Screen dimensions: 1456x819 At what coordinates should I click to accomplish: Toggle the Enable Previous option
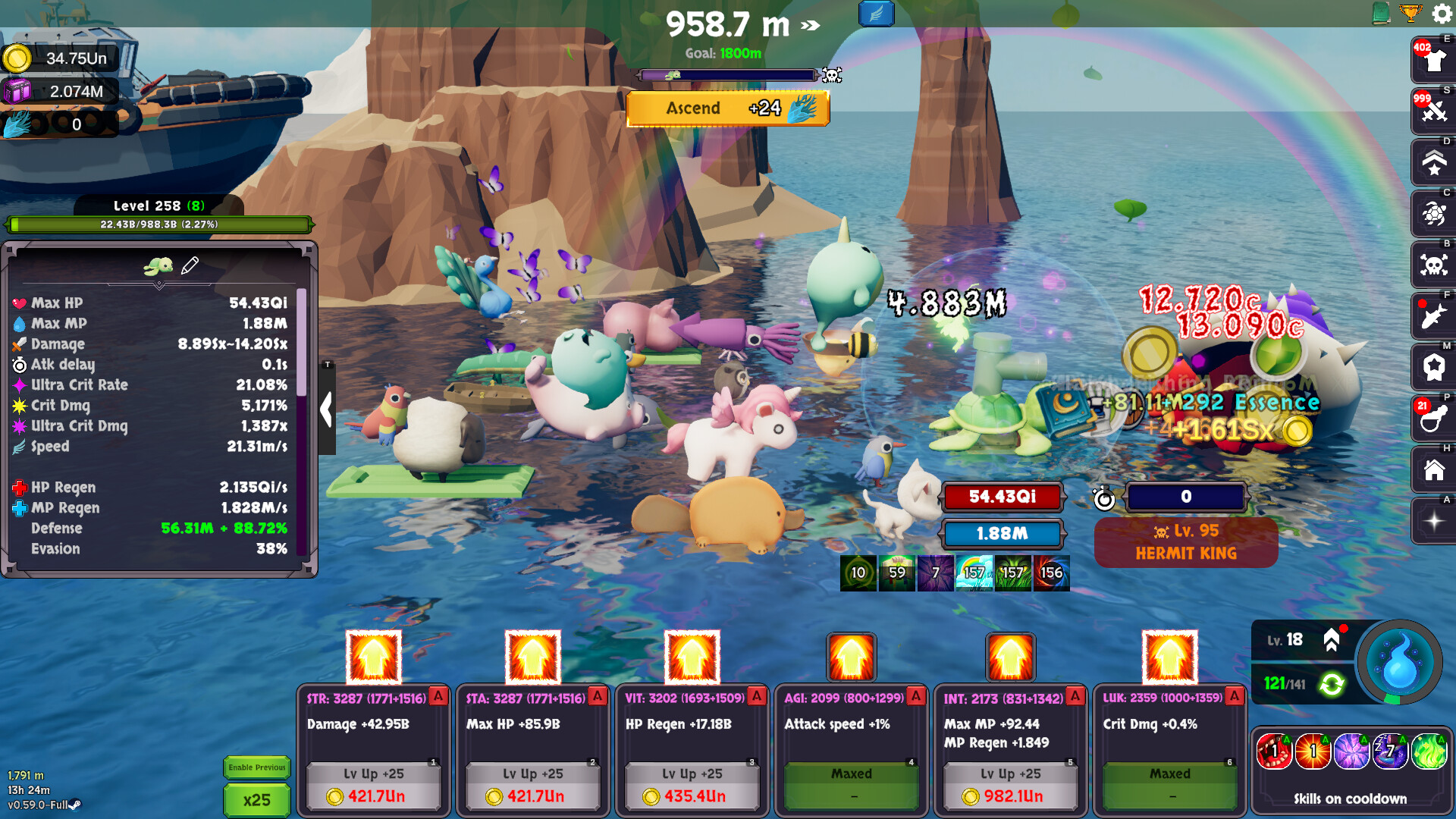(257, 767)
